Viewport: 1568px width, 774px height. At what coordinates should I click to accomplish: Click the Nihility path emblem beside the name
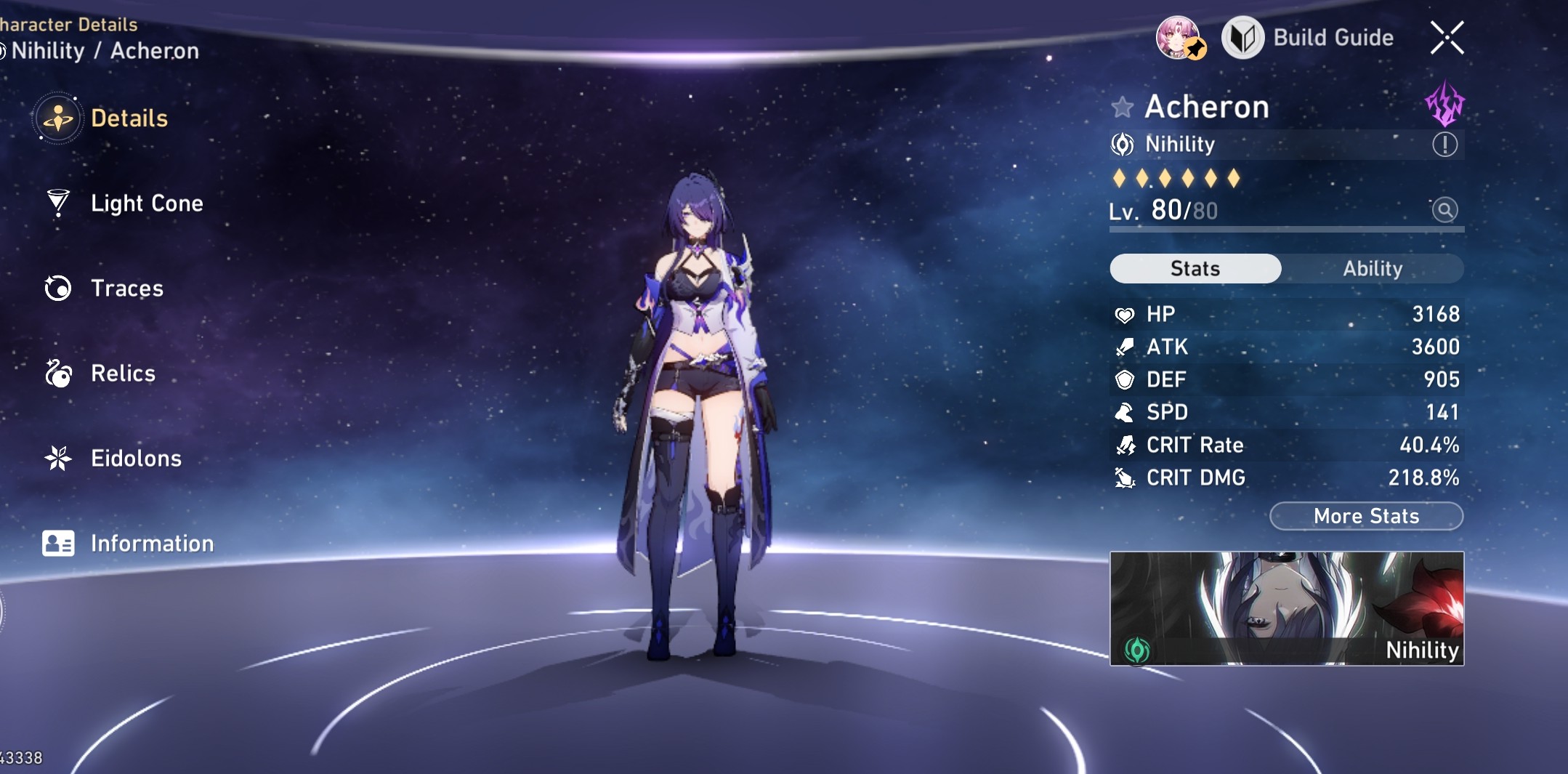[1123, 145]
